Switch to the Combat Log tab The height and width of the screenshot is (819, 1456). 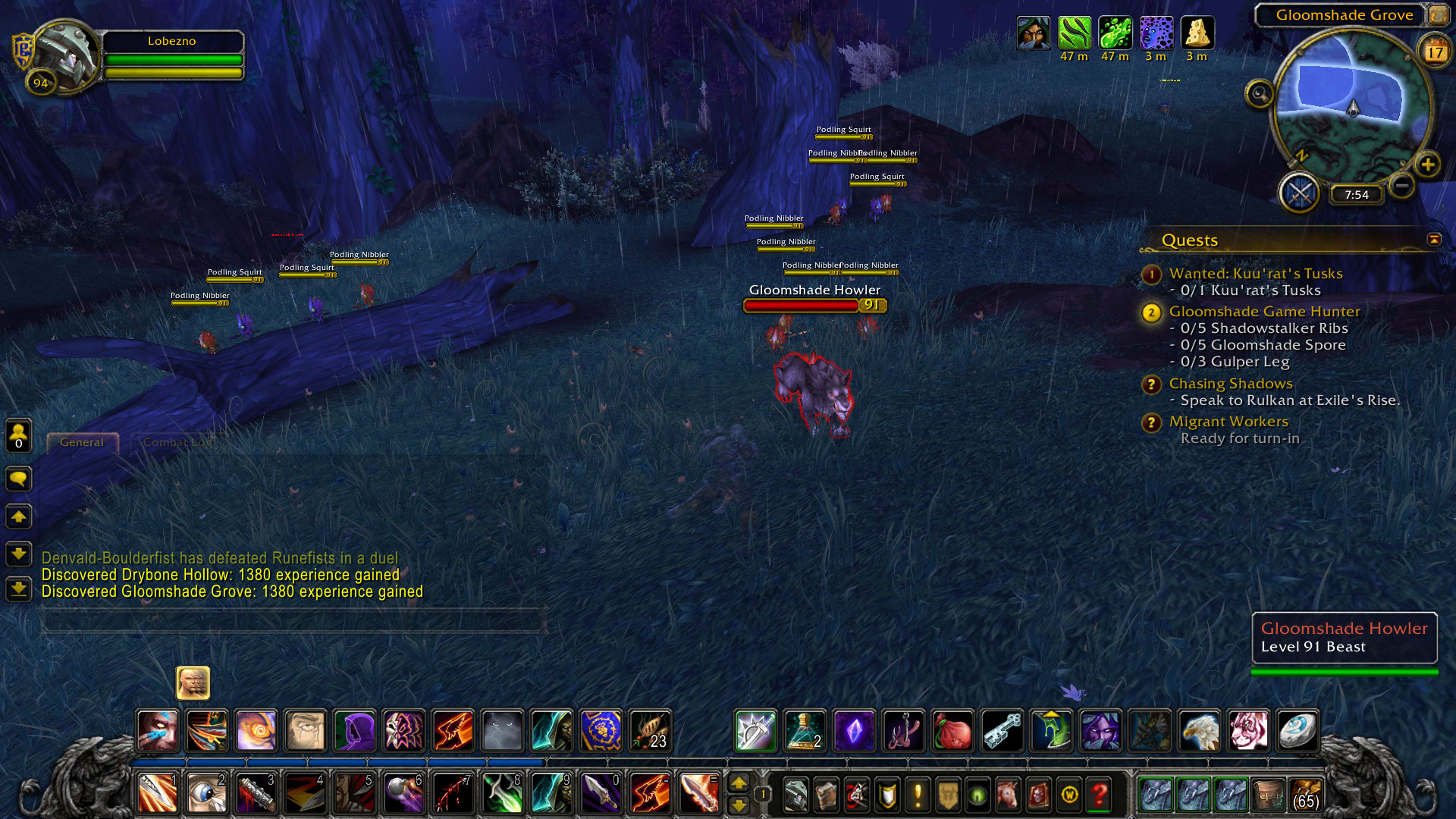coord(177,442)
